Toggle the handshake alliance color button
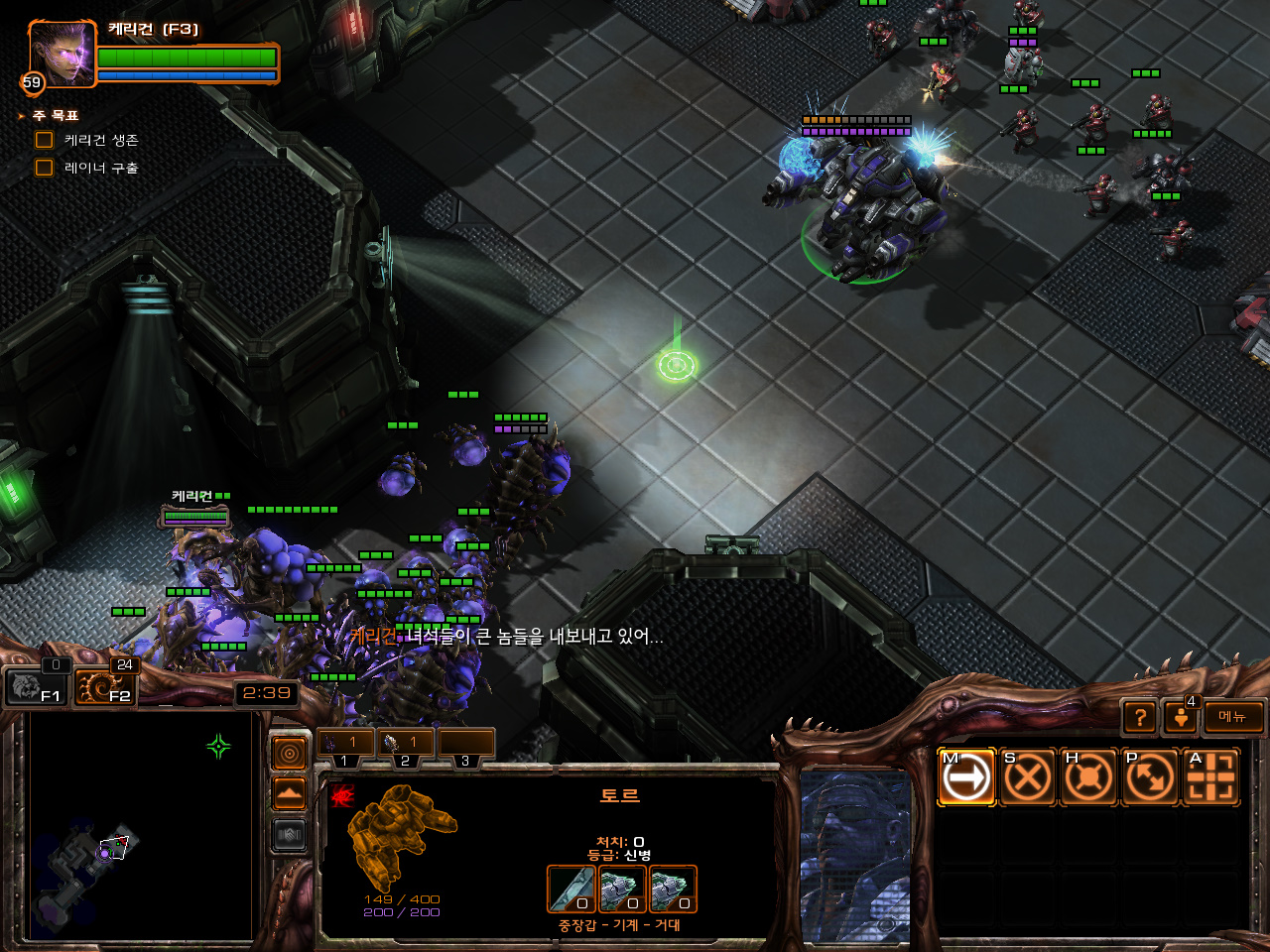Viewport: 1270px width, 952px height. click(x=289, y=835)
